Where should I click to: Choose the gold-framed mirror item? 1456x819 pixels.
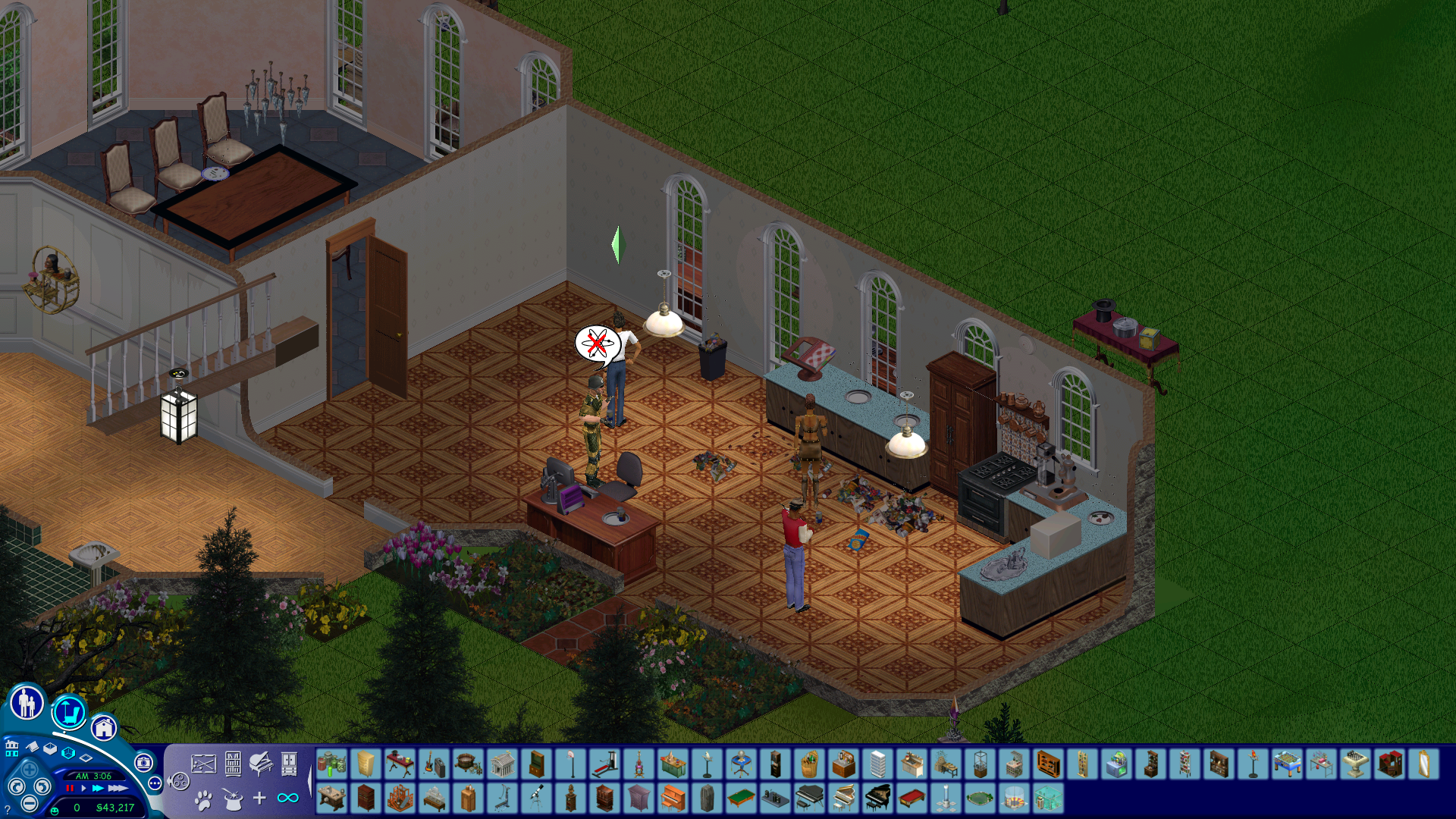point(1423,764)
